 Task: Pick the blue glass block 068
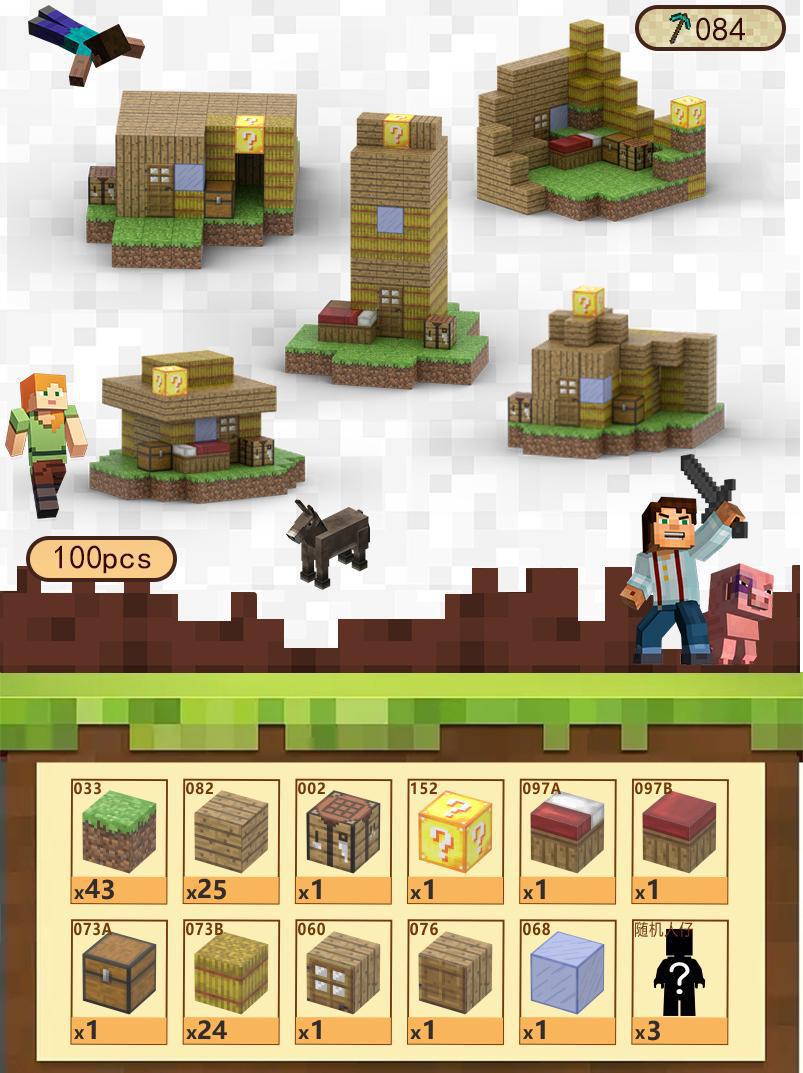tap(567, 982)
